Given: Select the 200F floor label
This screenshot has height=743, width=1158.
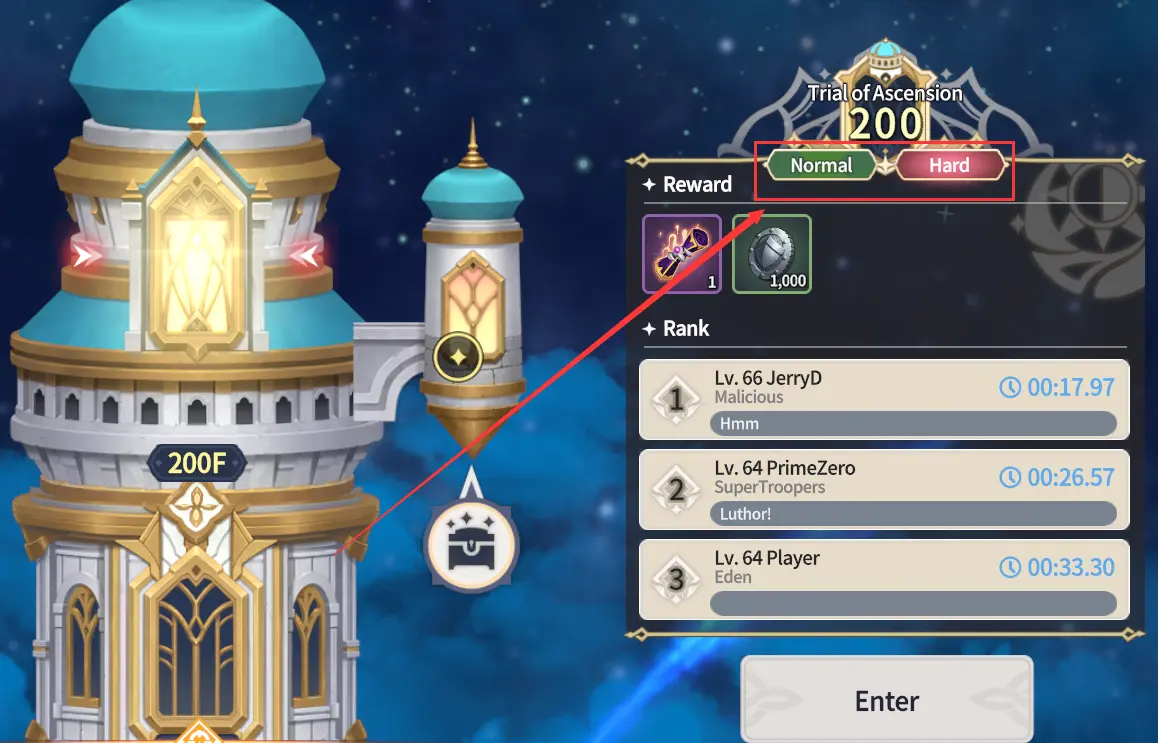Looking at the screenshot, I should 196,463.
